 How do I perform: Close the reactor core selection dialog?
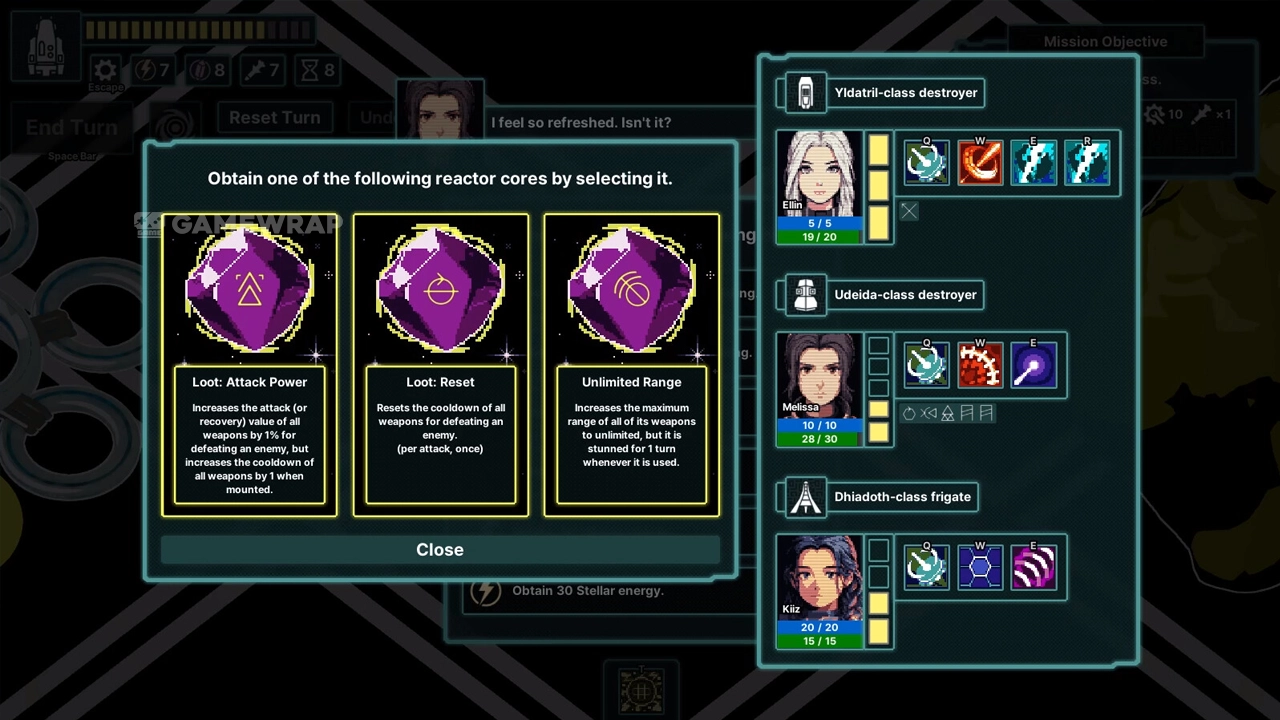(440, 549)
